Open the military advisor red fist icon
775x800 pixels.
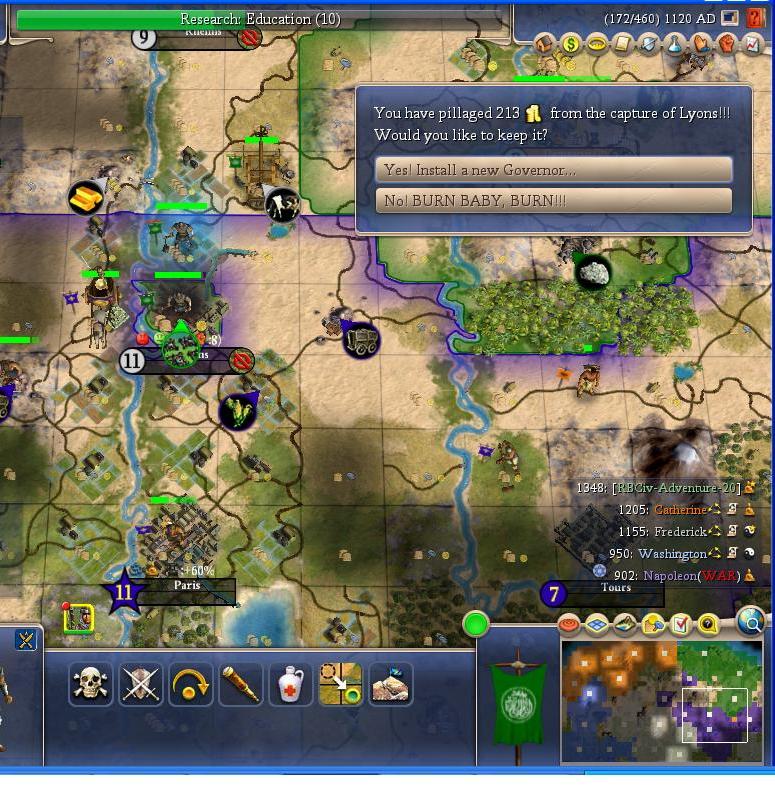[727, 44]
